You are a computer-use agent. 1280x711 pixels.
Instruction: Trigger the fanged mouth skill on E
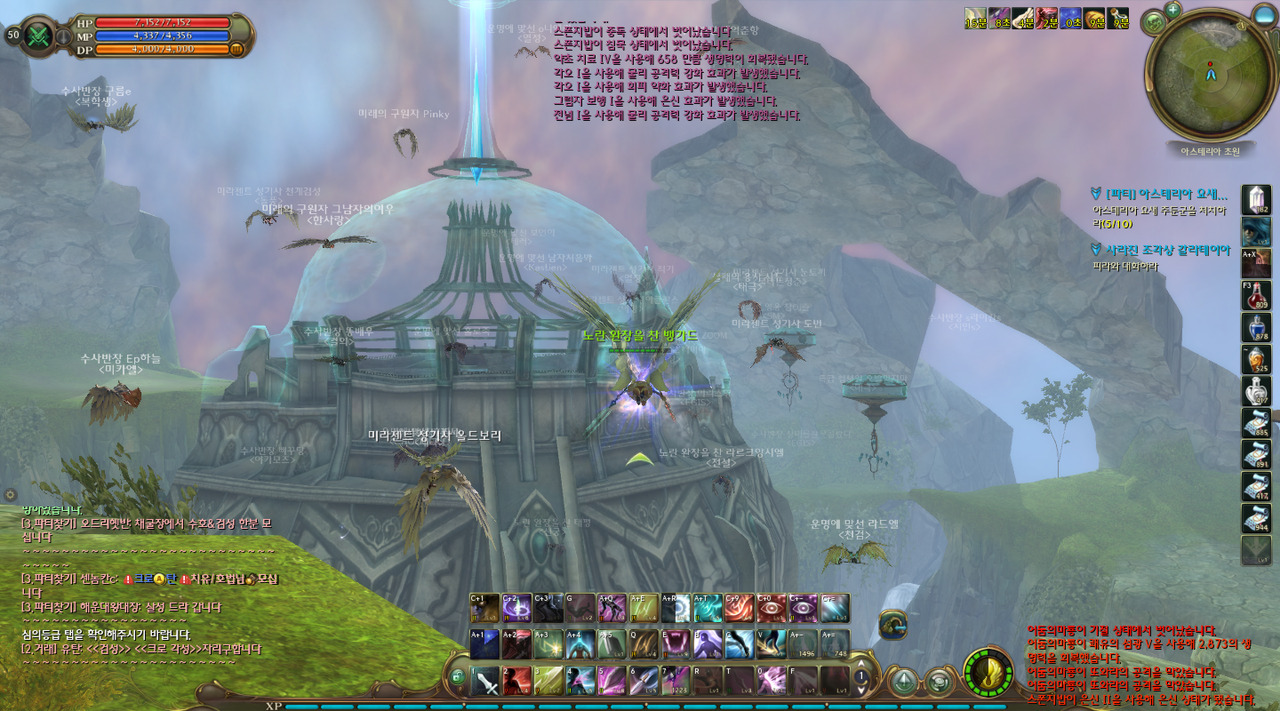(x=676, y=643)
